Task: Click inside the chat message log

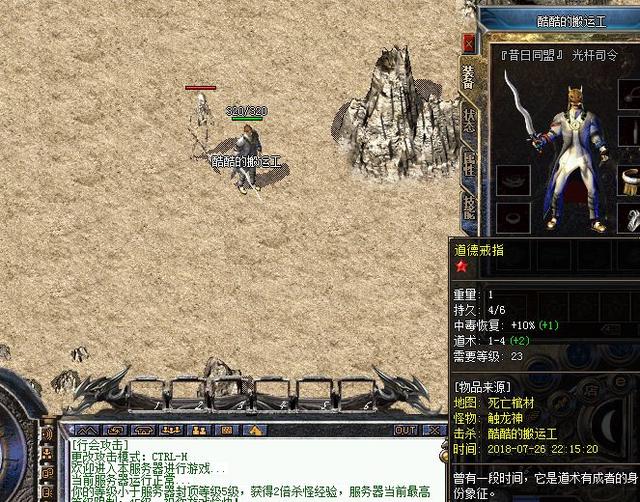Action: click(x=250, y=468)
